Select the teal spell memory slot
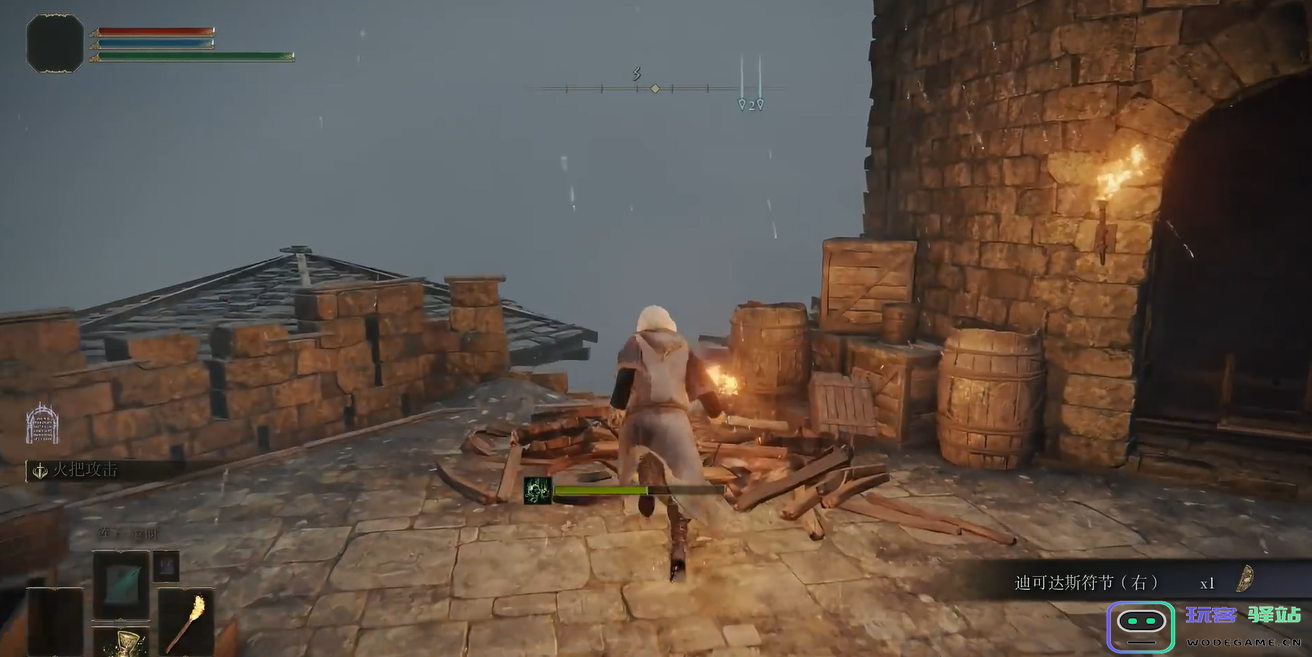Screen dimensions: 1312x657 pos(122,585)
